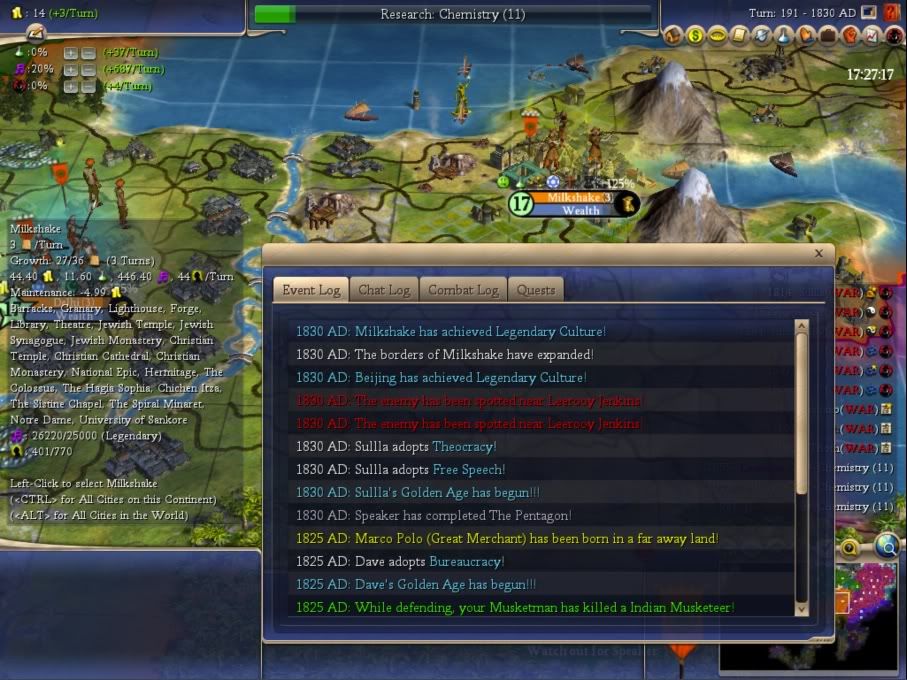Image resolution: width=907 pixels, height=680 pixels.
Task: Increase the espionage rate with plus button
Action: coord(70,87)
